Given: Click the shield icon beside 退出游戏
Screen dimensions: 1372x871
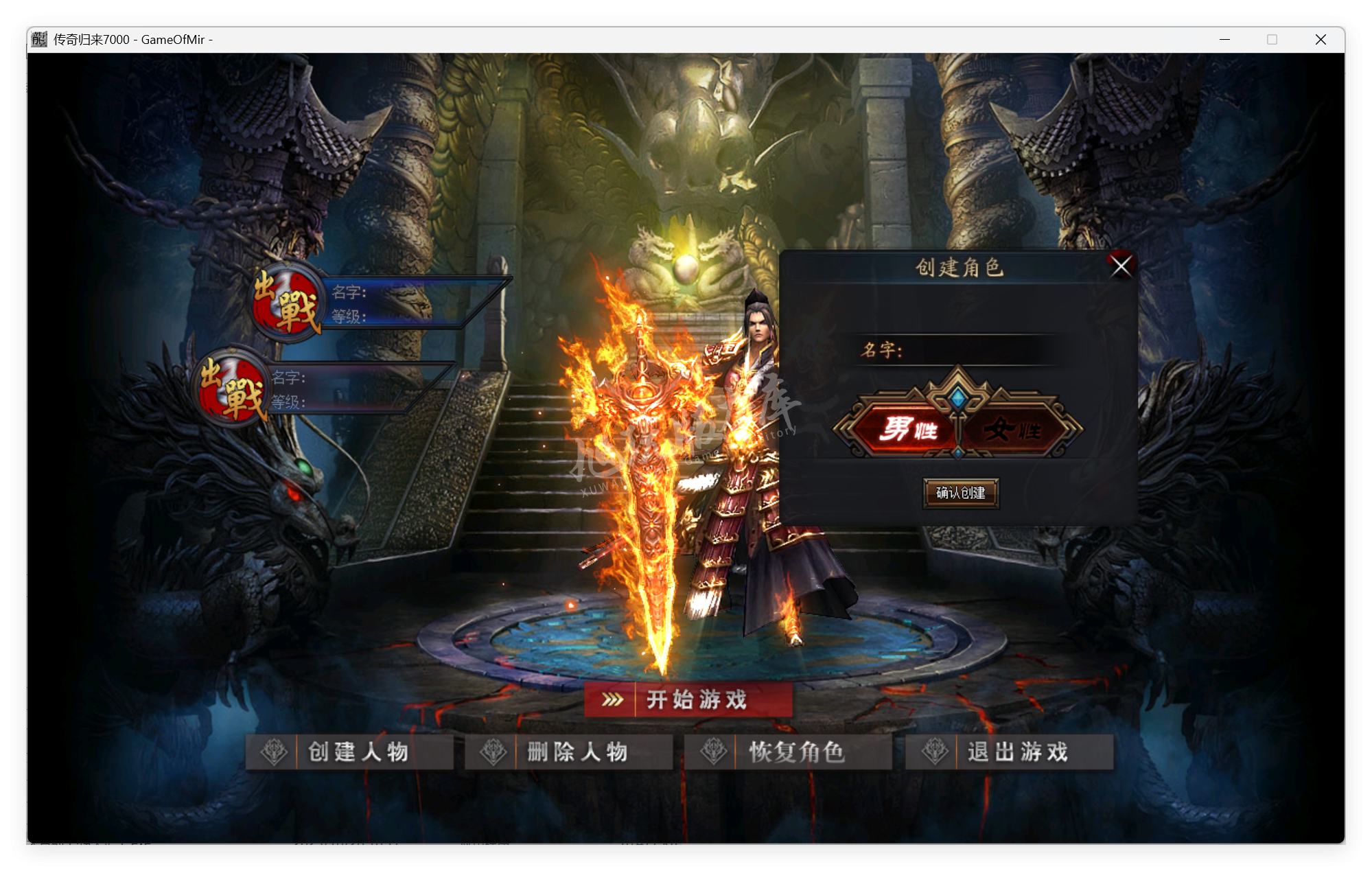Looking at the screenshot, I should coord(935,752).
